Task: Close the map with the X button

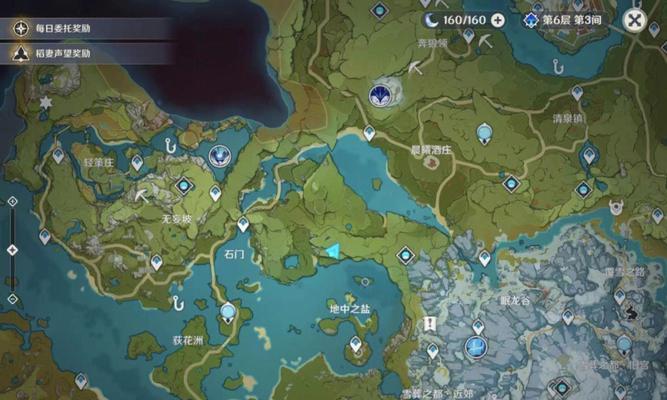Action: (x=634, y=20)
